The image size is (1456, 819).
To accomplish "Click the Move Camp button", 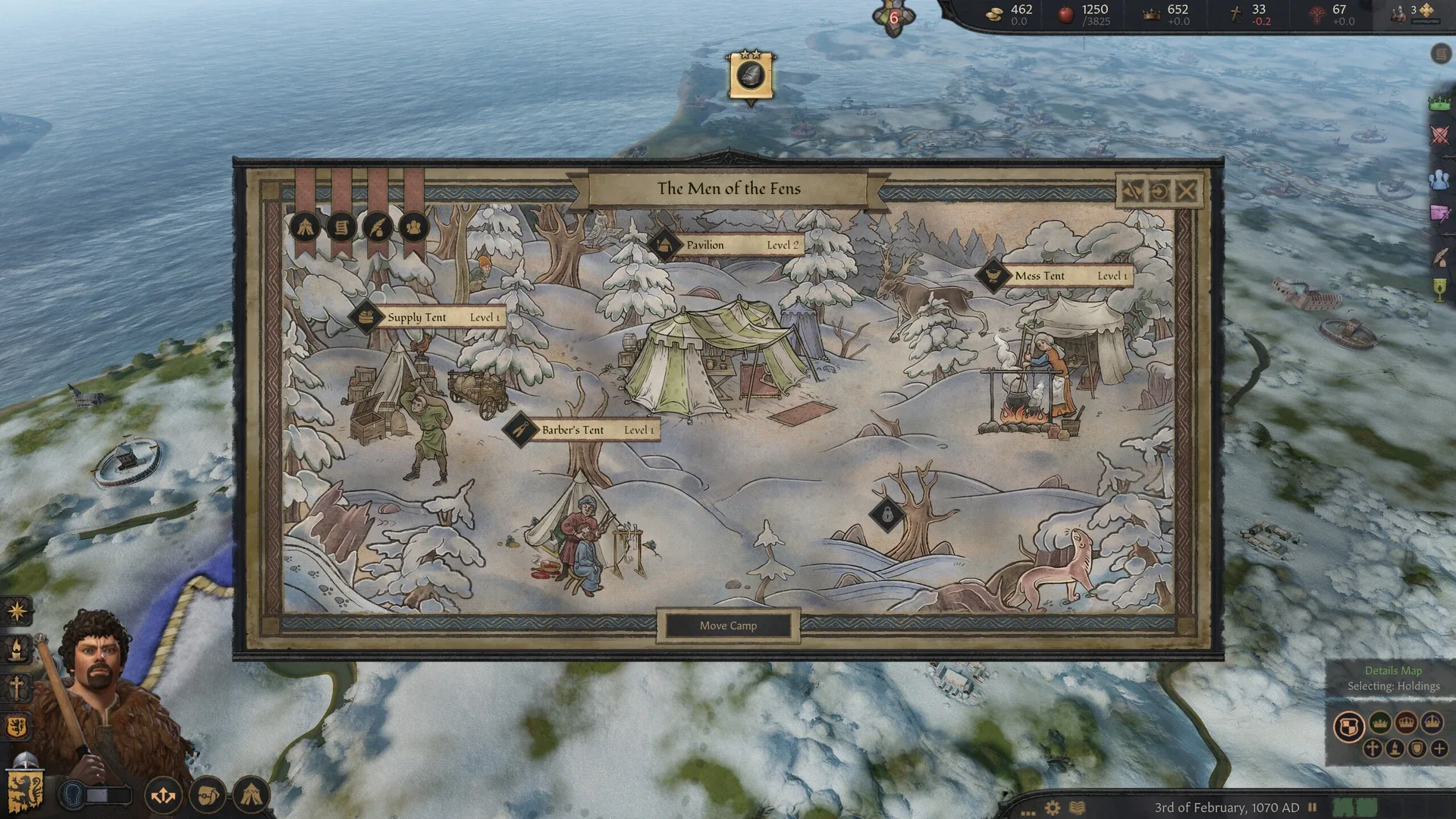I will point(728,626).
